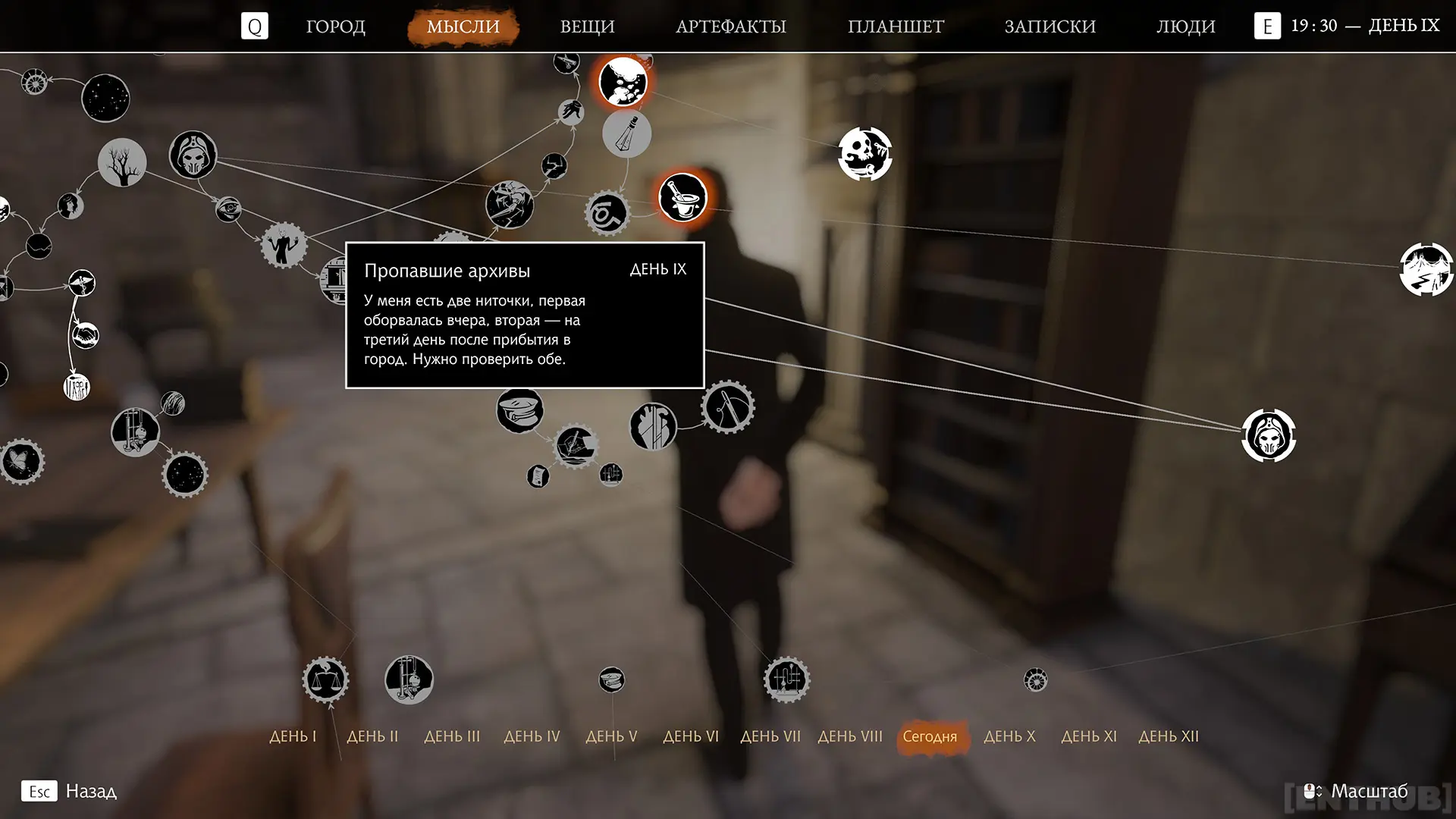Select the flask bottle thought node
Viewport: 1456px width, 819px height.
pos(626,134)
